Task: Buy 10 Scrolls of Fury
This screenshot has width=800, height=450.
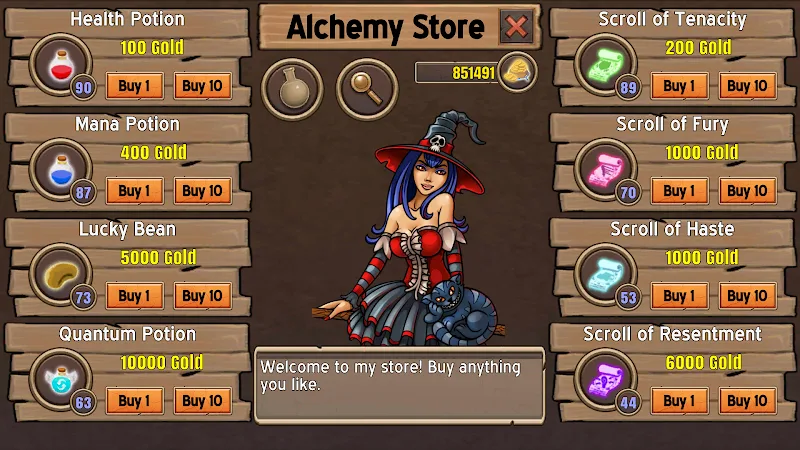Action: click(x=747, y=191)
